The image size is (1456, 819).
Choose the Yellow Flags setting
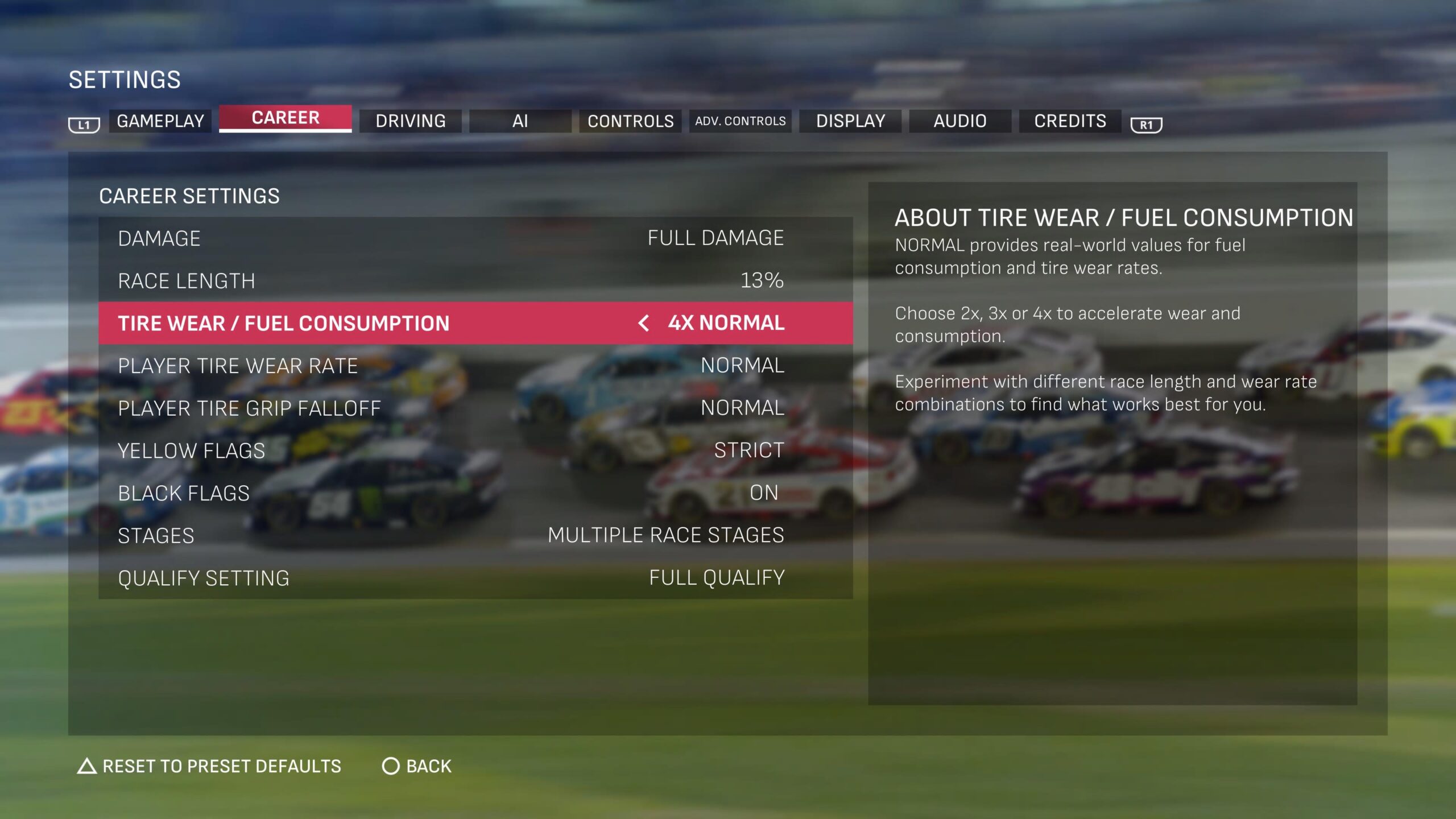475,450
